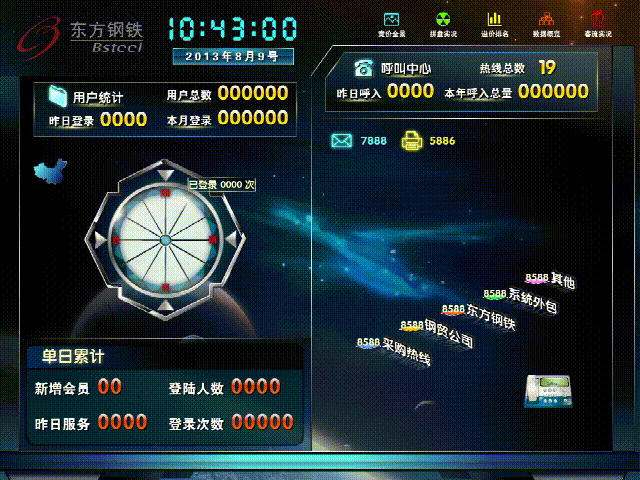Image resolution: width=640 pixels, height=480 pixels.
Task: Open the envelope messages icon
Action: click(342, 141)
